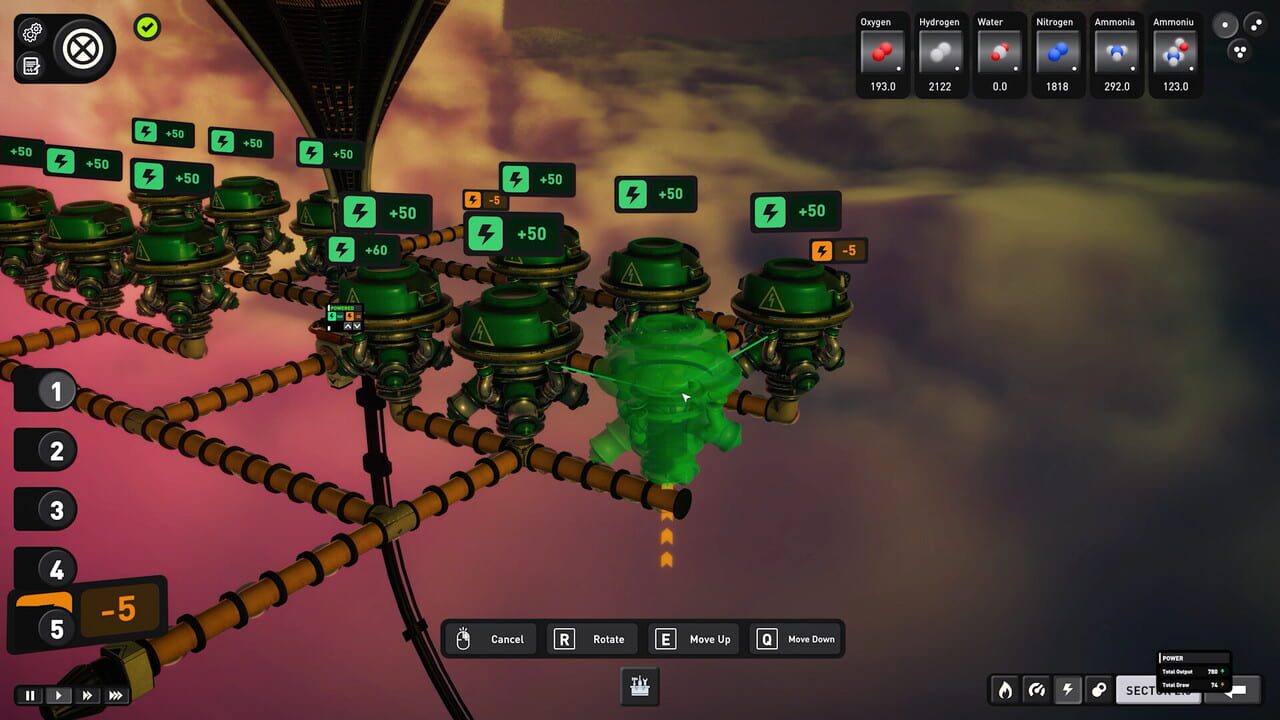Select the lightning power overlay icon
Viewport: 1280px width, 720px height.
(1069, 690)
